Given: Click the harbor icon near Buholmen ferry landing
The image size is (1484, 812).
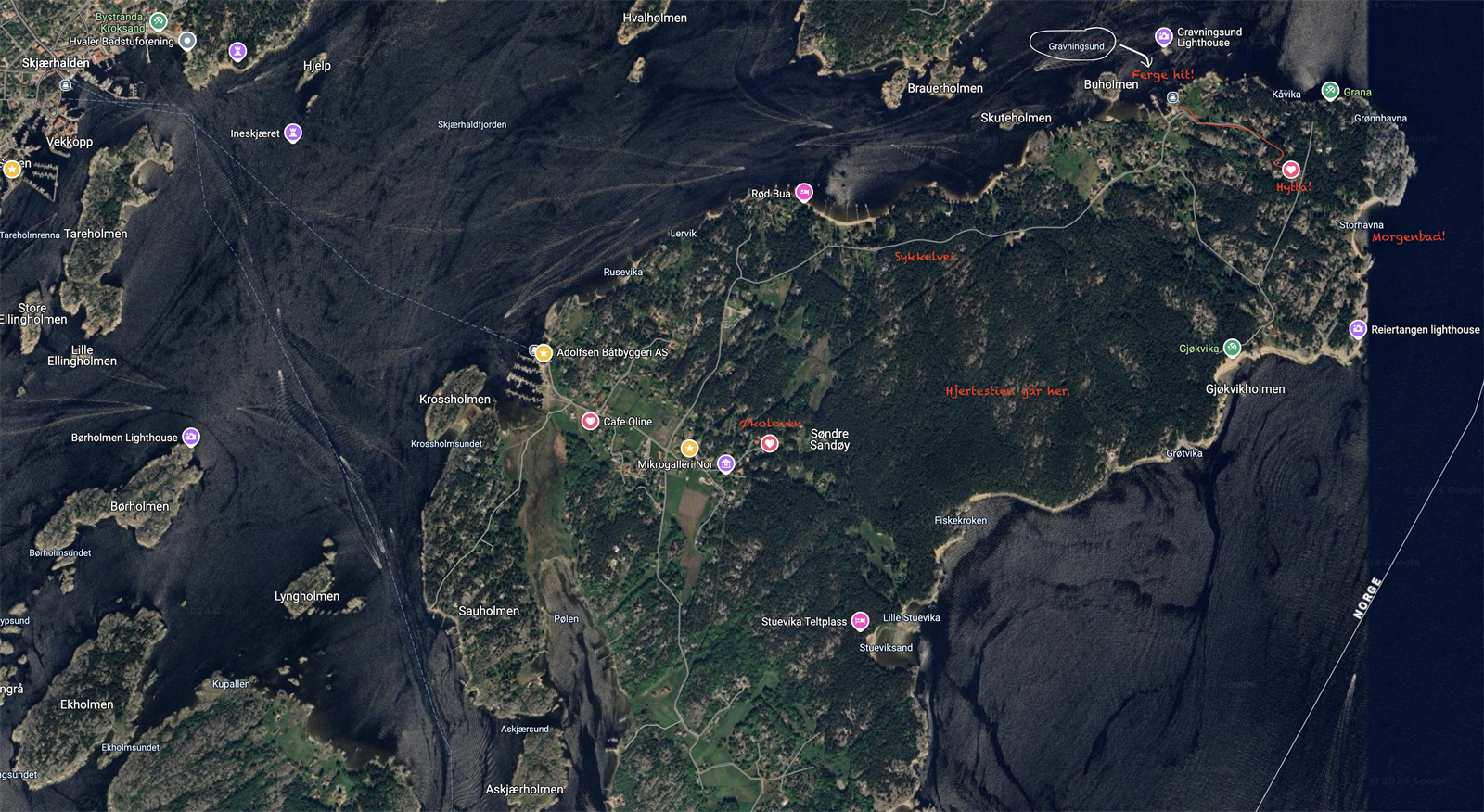Looking at the screenshot, I should (x=1173, y=97).
